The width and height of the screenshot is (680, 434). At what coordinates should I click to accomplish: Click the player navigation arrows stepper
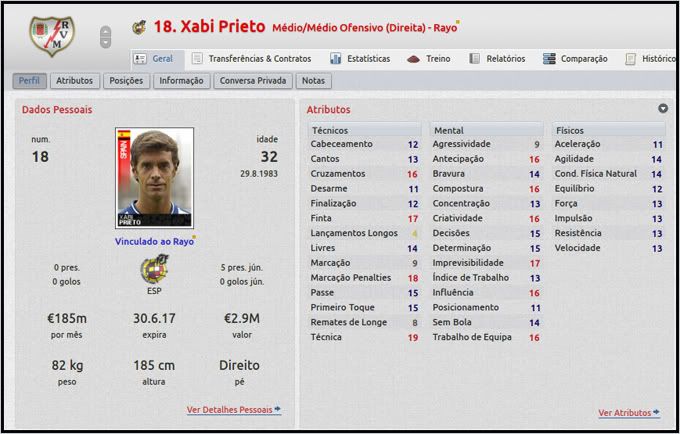click(x=105, y=37)
